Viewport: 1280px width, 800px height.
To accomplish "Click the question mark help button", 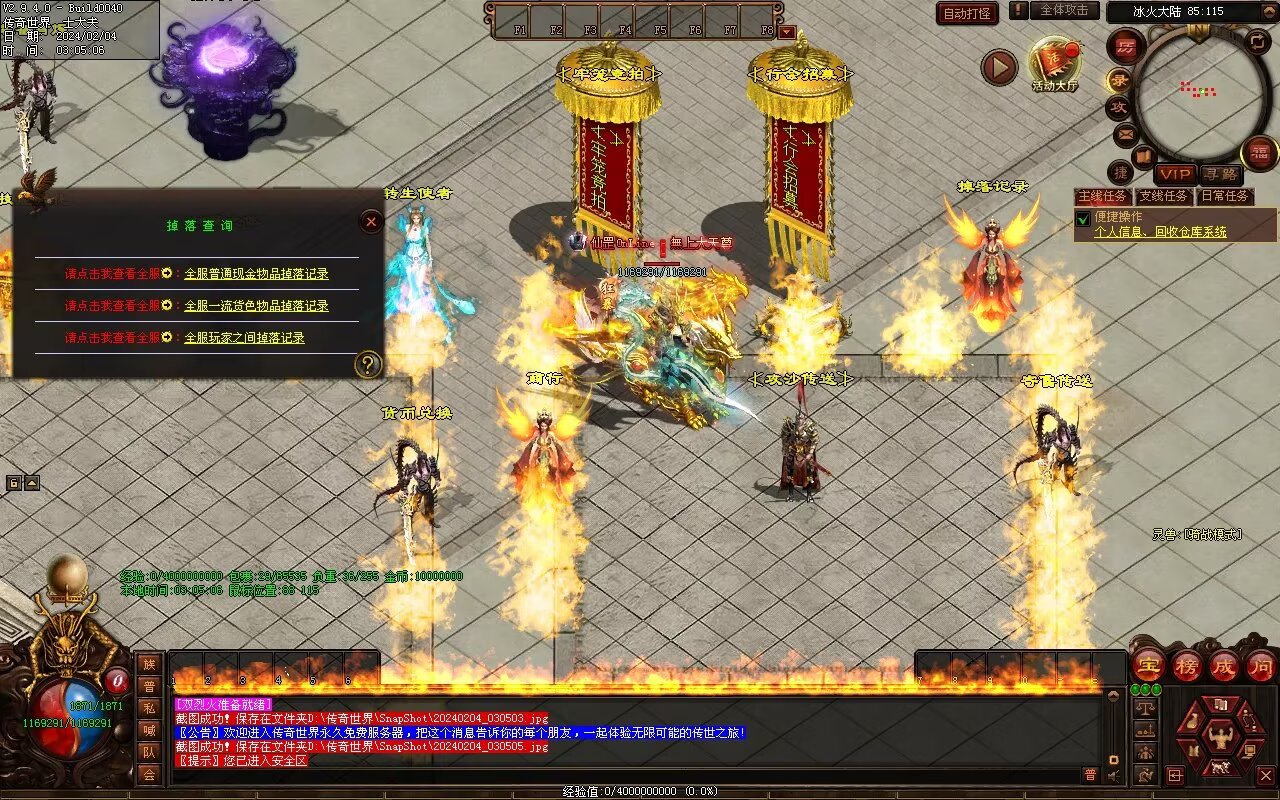I will click(x=369, y=364).
